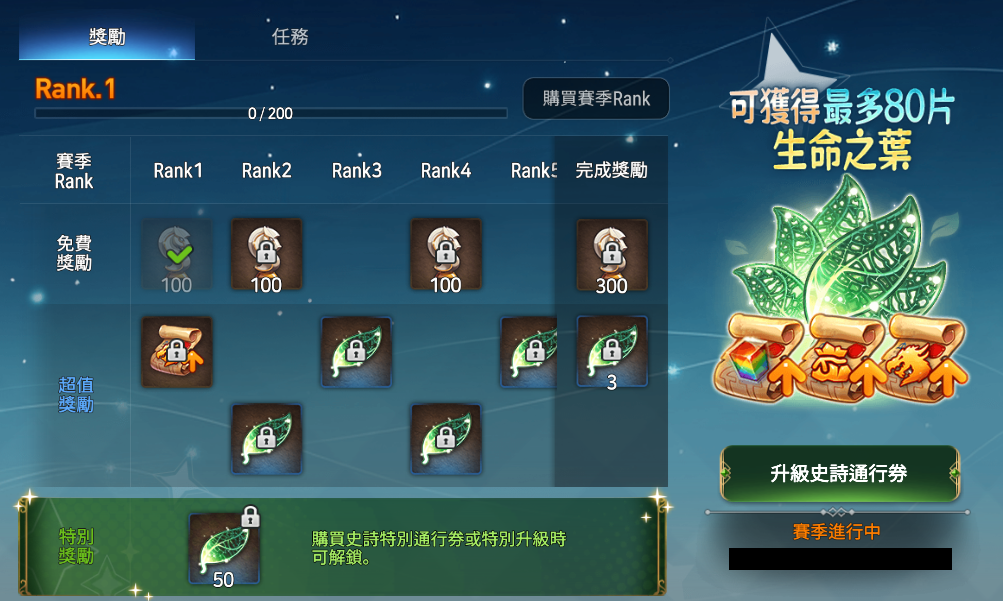Switch to the 任務 tab
Image resolution: width=1003 pixels, height=601 pixels.
(x=290, y=38)
